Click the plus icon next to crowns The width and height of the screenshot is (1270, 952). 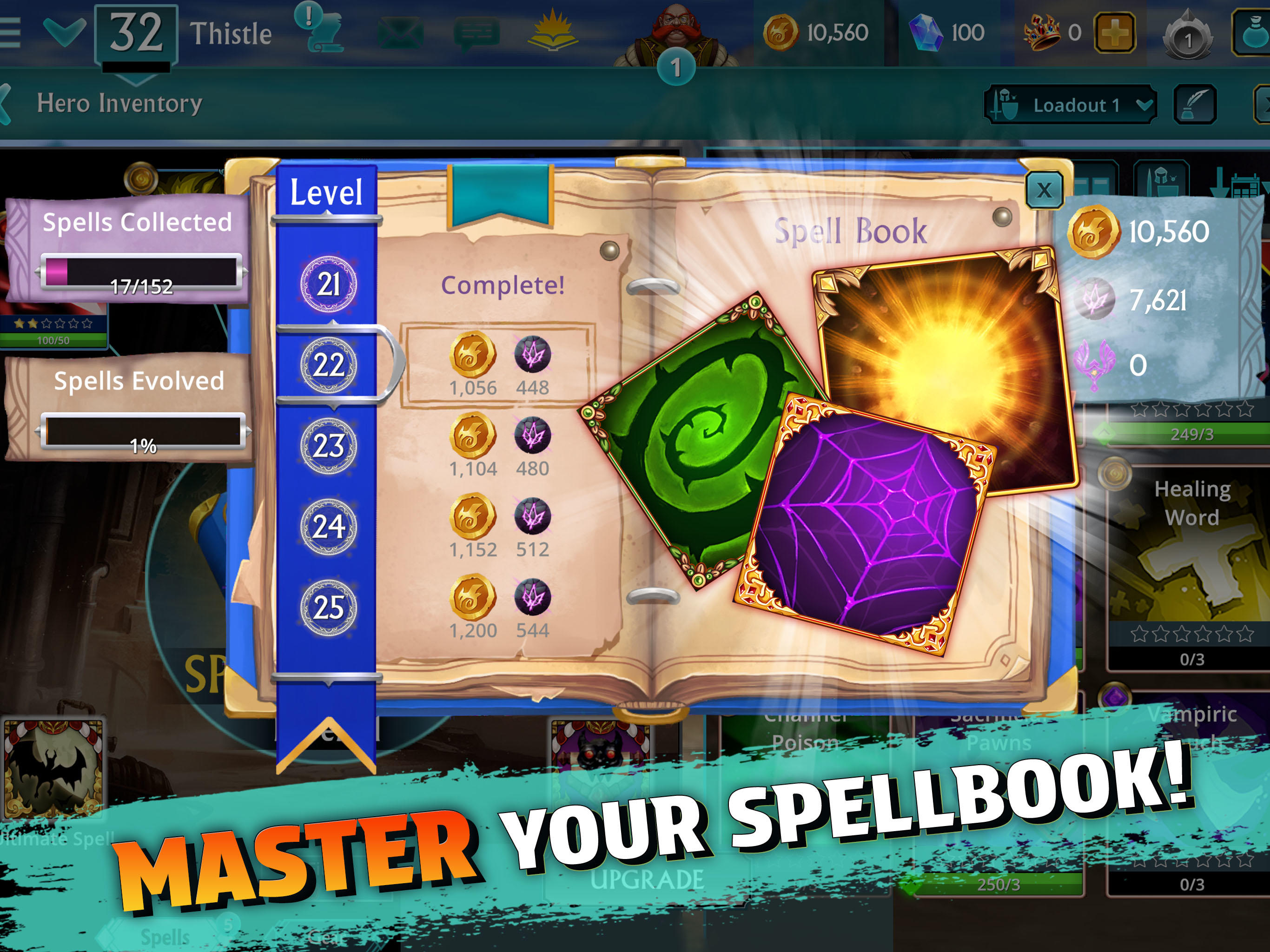coord(1114,32)
